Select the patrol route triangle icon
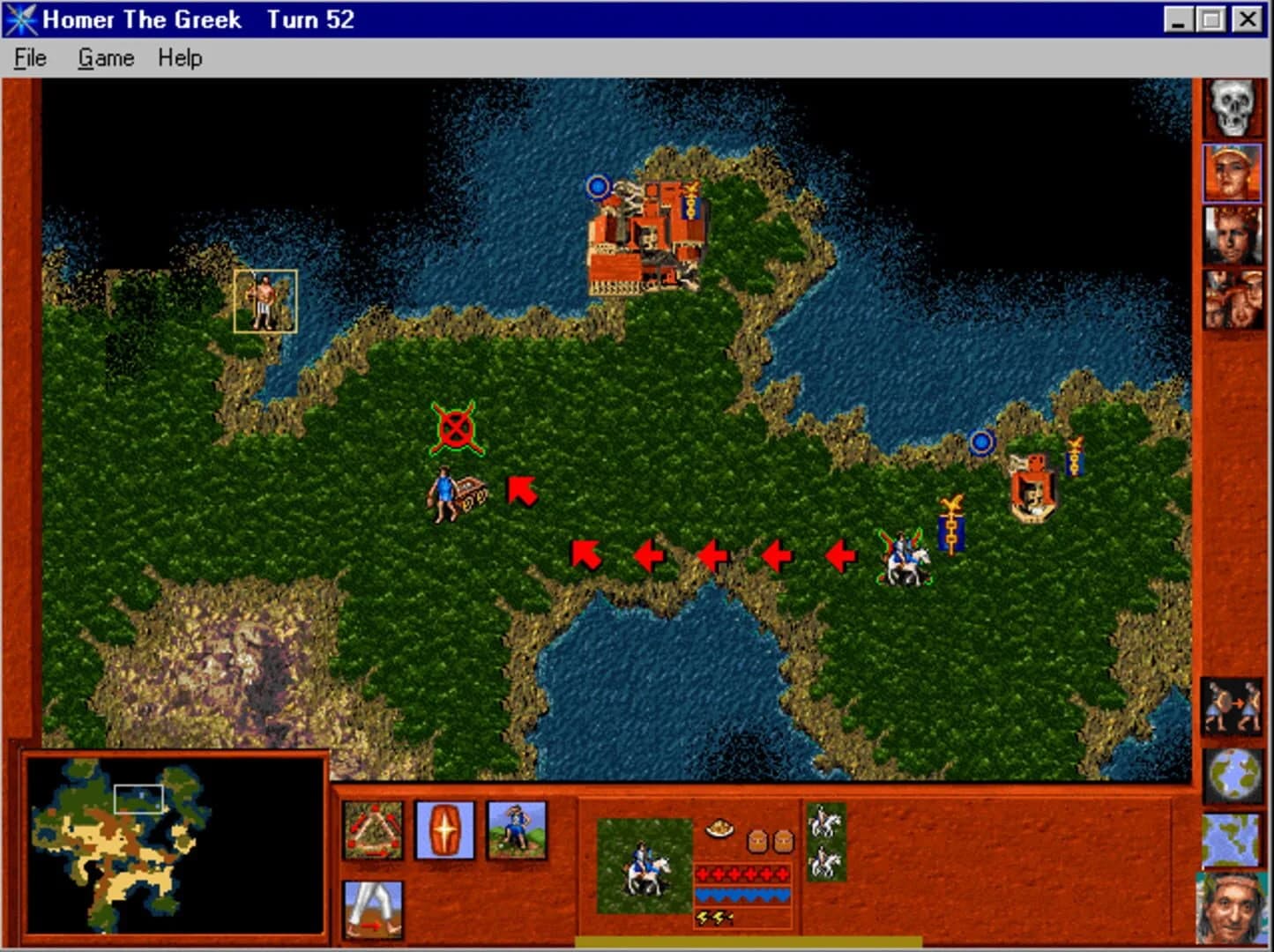 [374, 830]
